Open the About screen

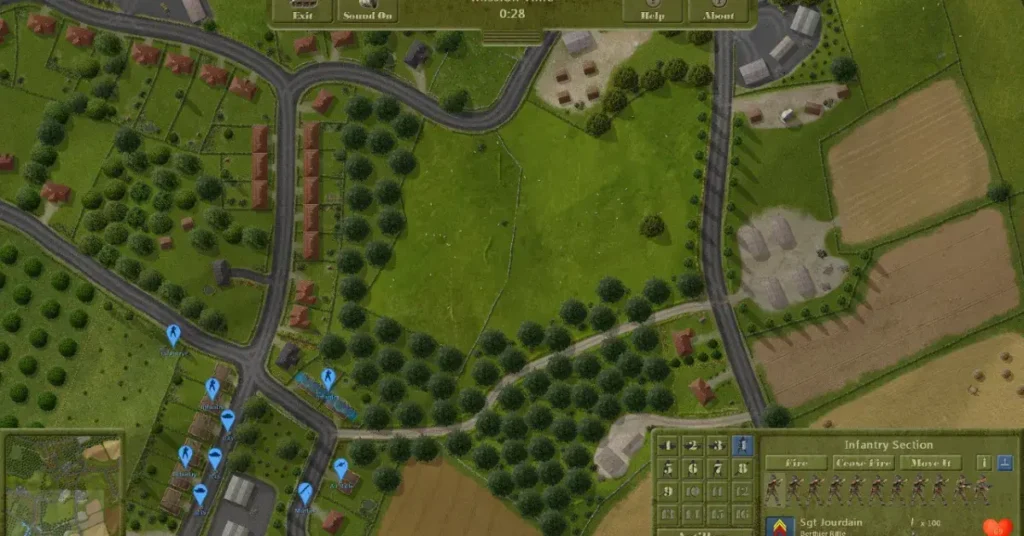718,12
